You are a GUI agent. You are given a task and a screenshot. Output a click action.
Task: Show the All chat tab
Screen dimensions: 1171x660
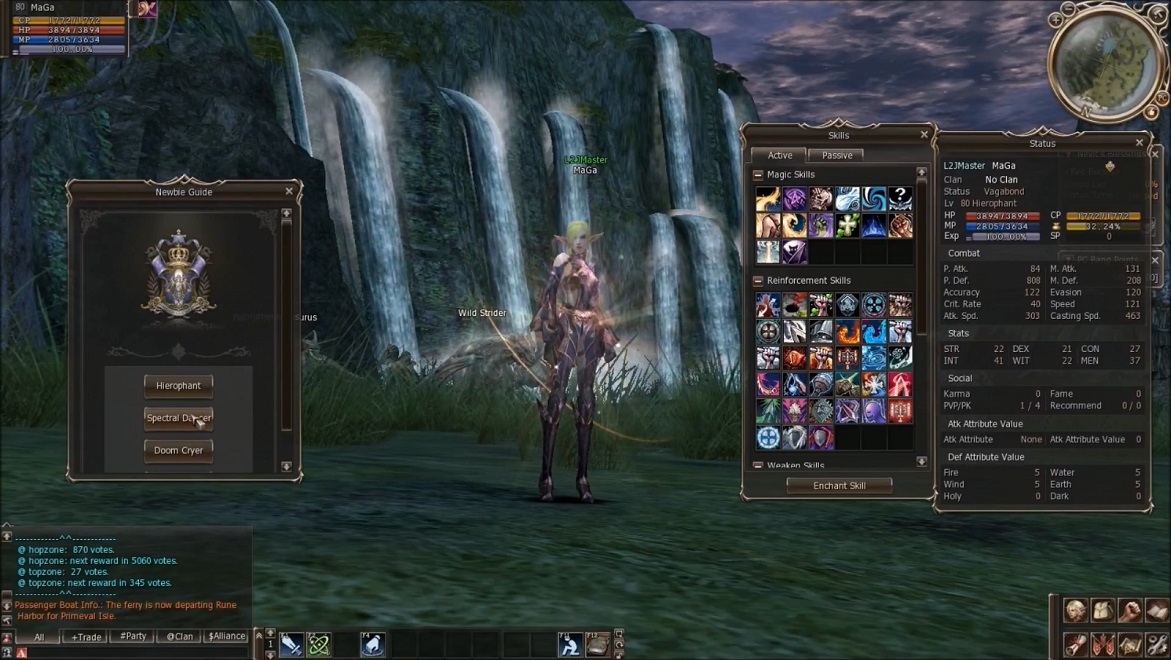coord(39,636)
